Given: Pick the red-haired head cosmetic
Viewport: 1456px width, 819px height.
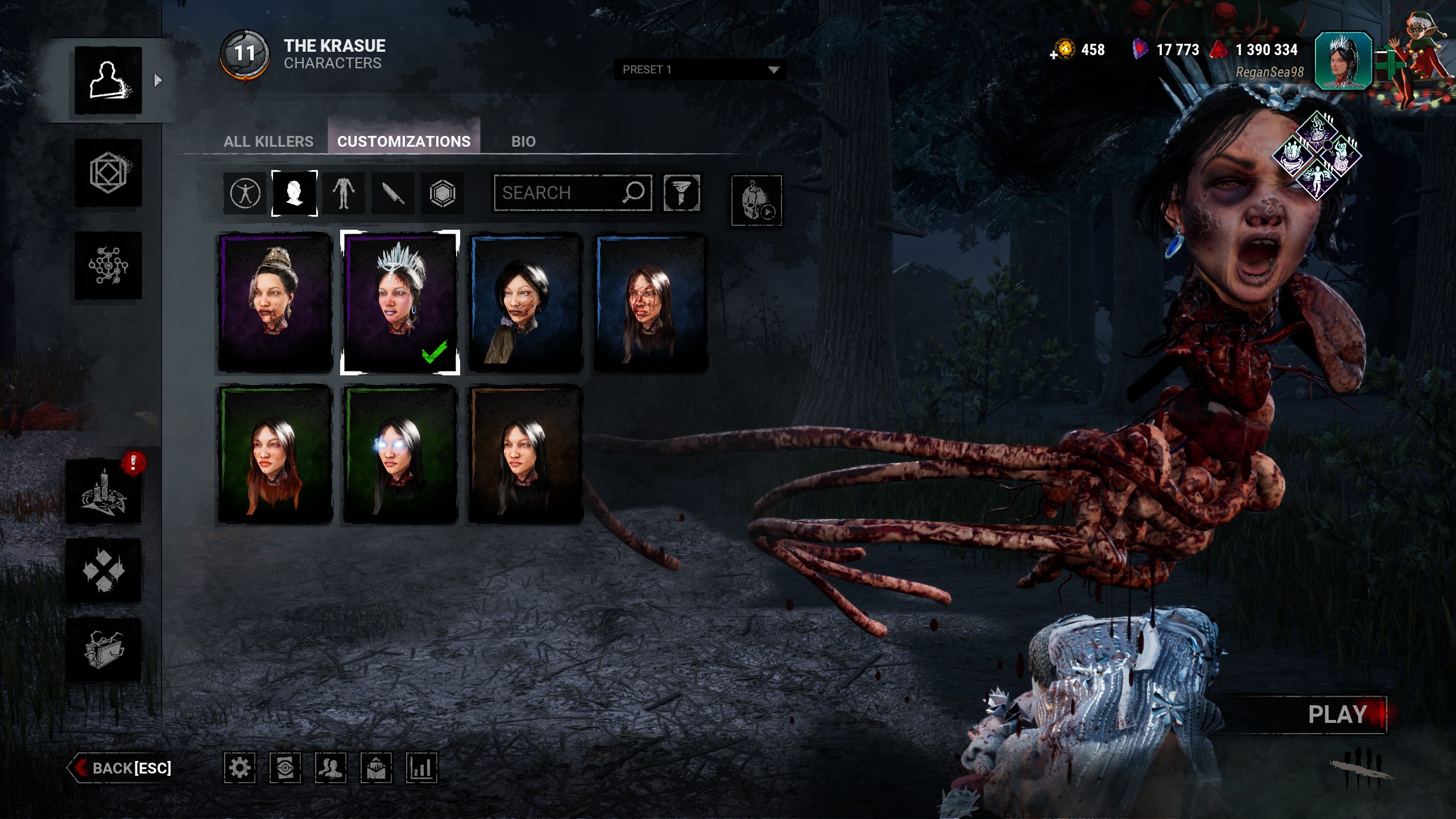Looking at the screenshot, I should (275, 454).
